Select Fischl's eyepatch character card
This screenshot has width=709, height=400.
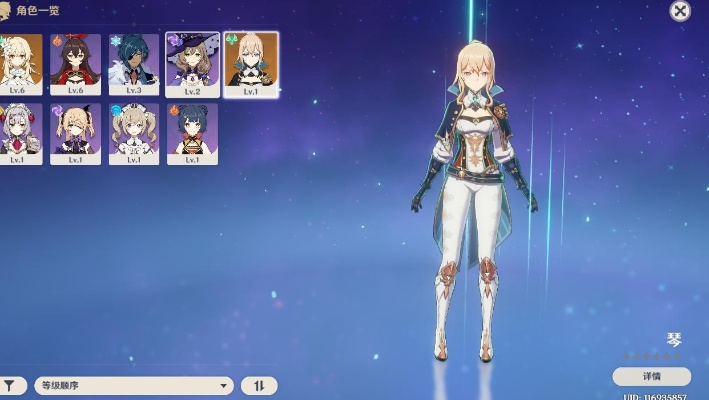point(75,133)
